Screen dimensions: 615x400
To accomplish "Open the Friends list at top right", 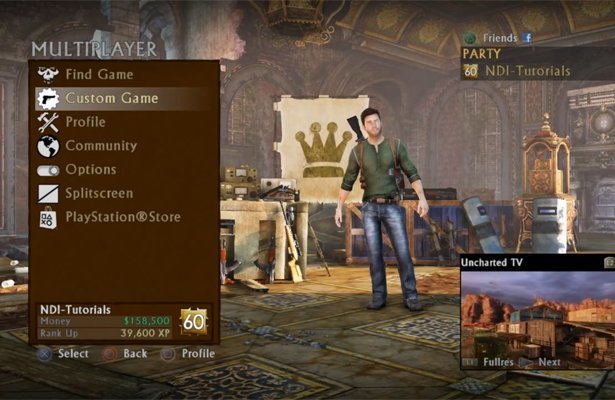I will pos(500,38).
